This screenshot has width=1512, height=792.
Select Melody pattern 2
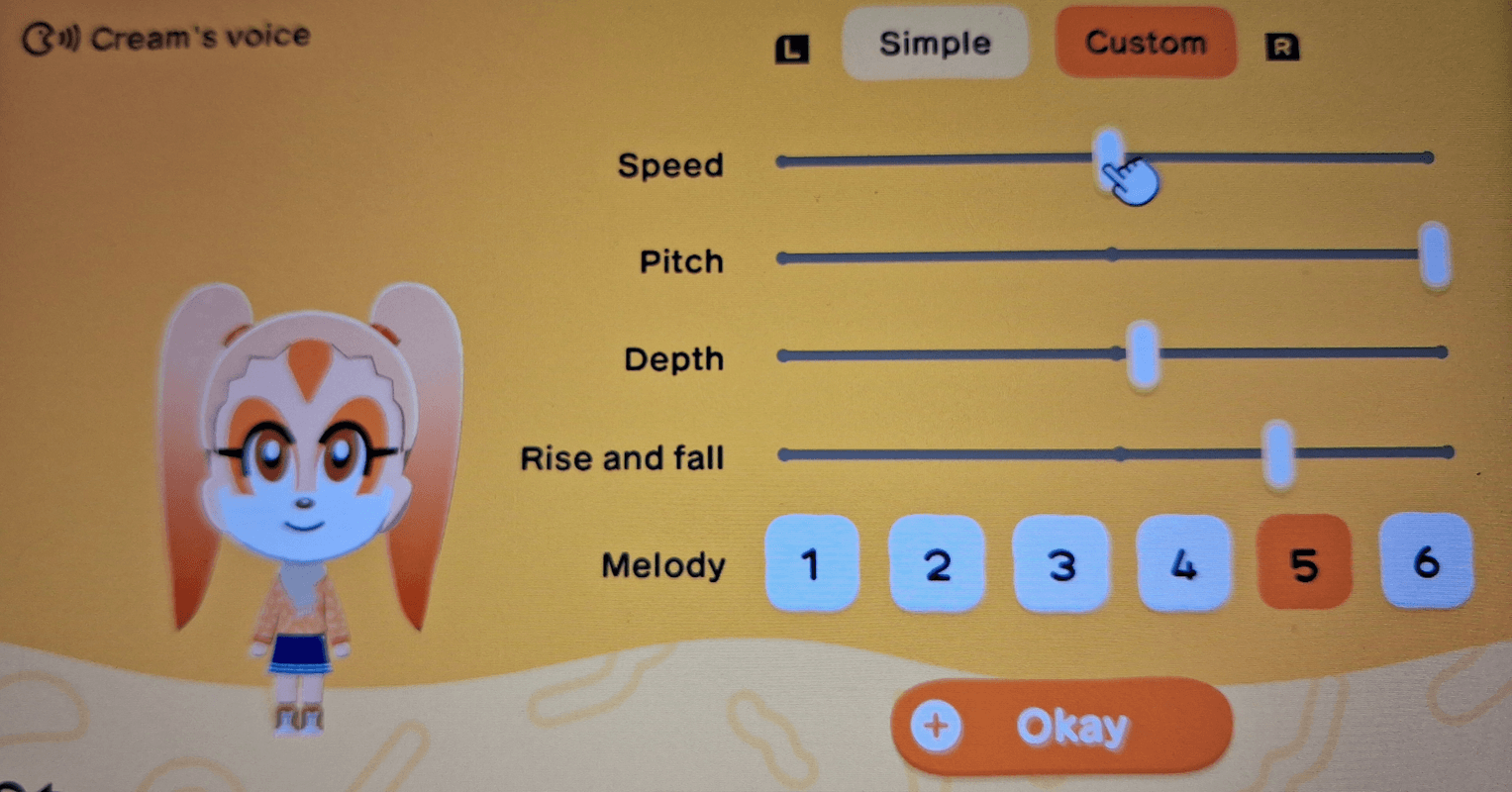pos(936,564)
